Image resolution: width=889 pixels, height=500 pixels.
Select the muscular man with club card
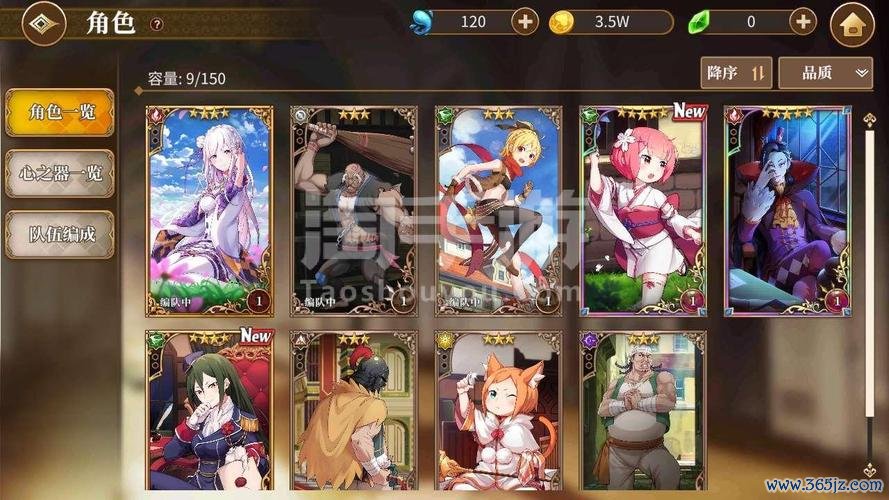353,210
